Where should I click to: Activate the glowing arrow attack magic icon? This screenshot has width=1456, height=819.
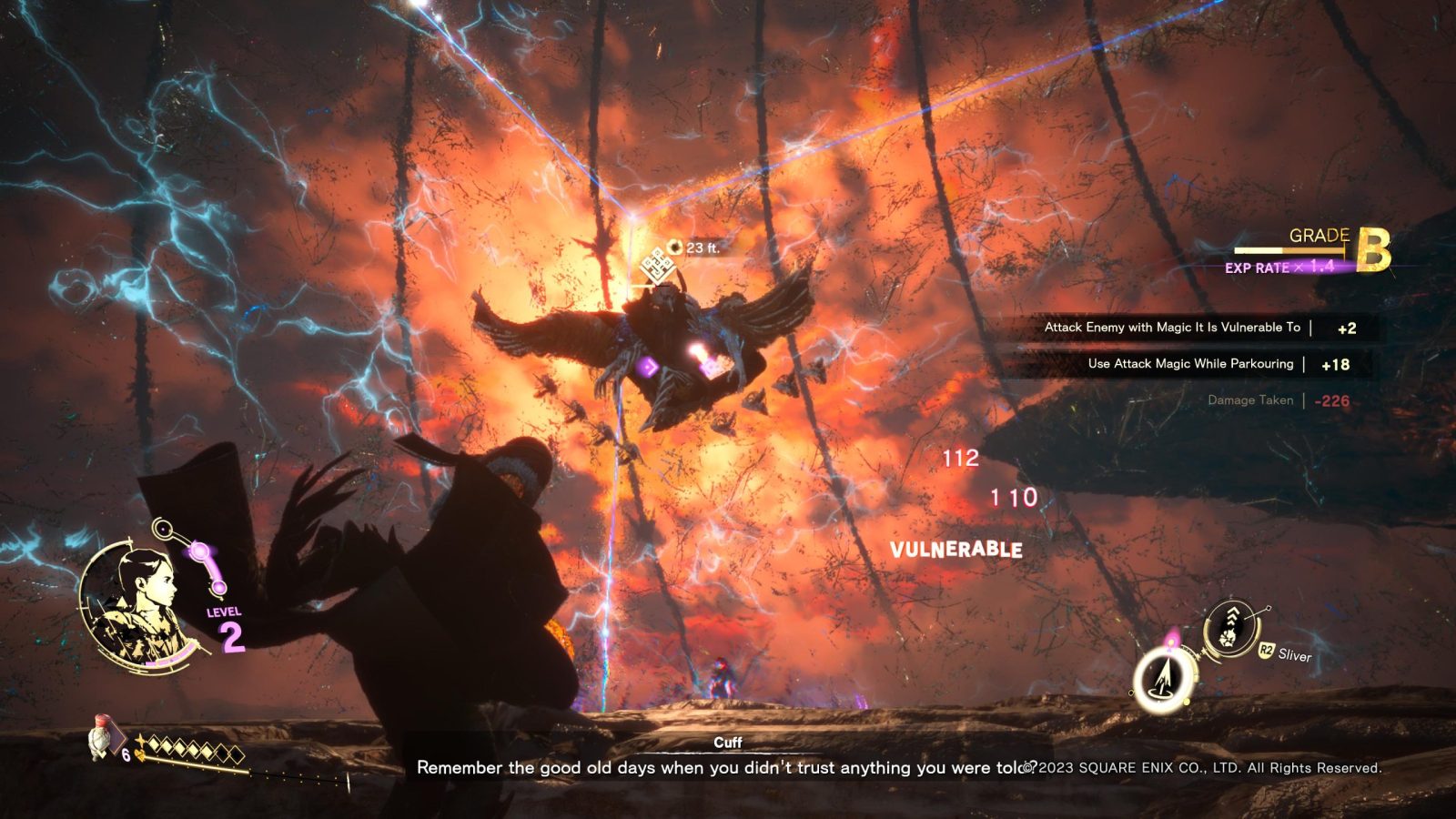pyautogui.click(x=1162, y=680)
